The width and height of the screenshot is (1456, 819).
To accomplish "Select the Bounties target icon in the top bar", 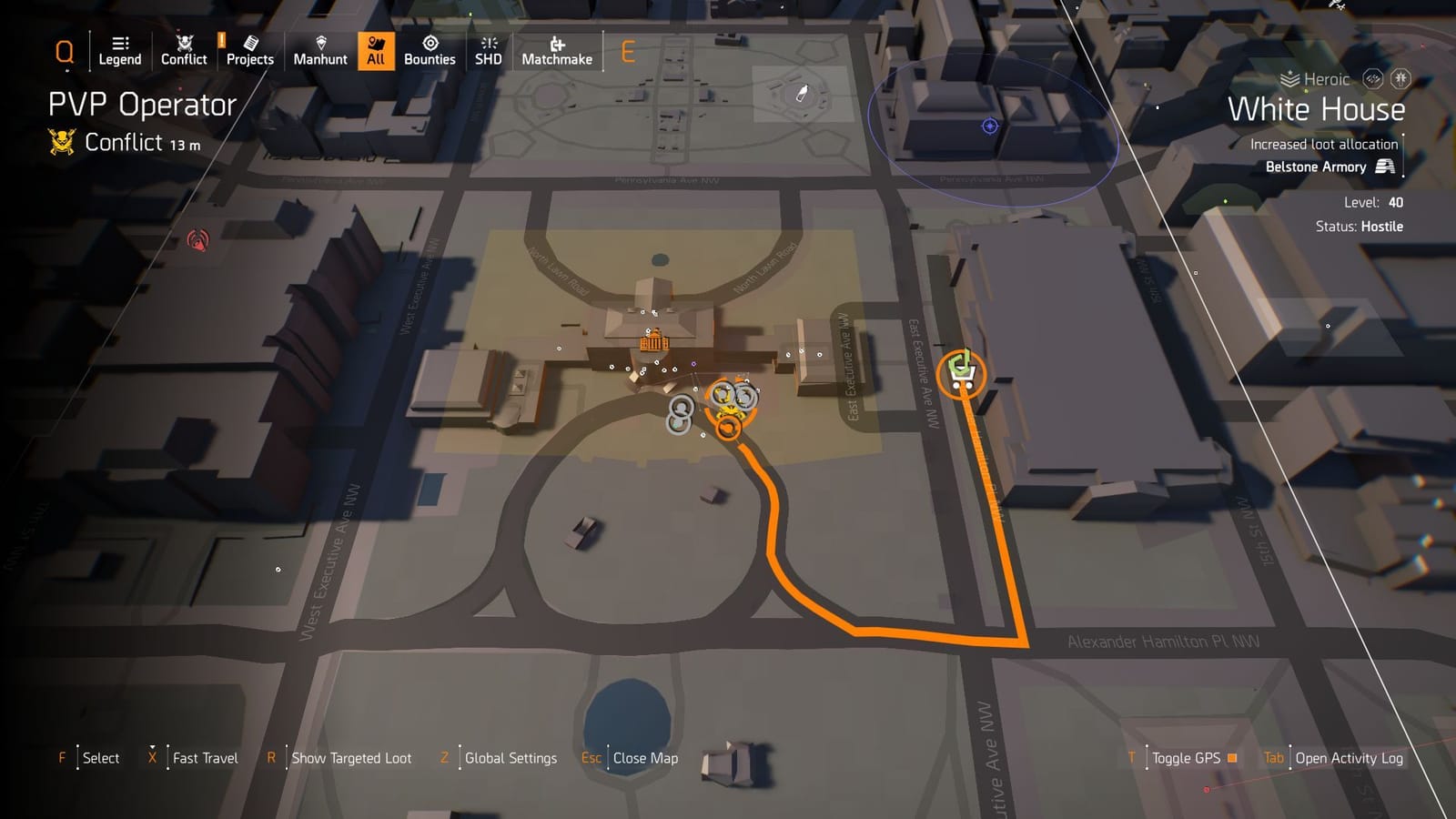I will pos(429,43).
